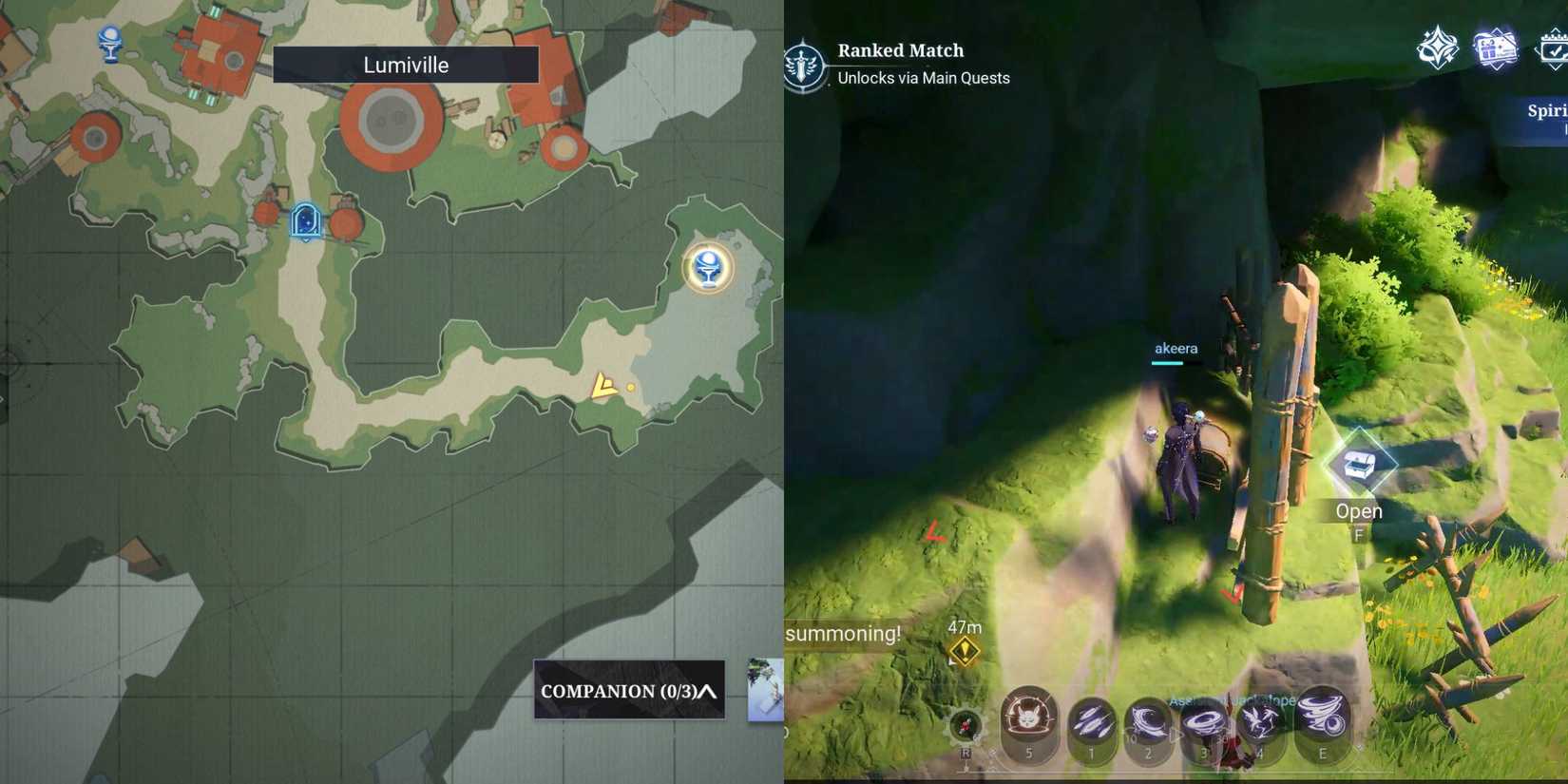The image size is (1568, 784).
Task: Click the Lumiville region label
Action: pos(406,65)
